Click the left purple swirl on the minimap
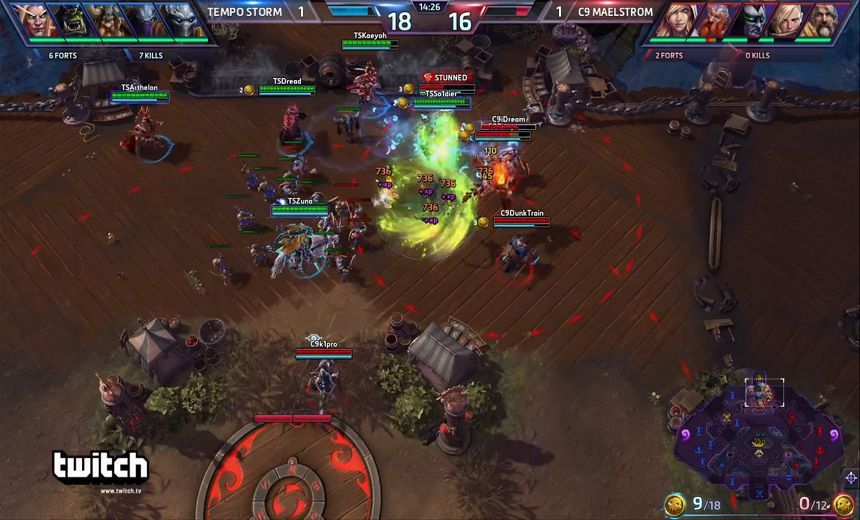Image resolution: width=860 pixels, height=520 pixels. (686, 434)
